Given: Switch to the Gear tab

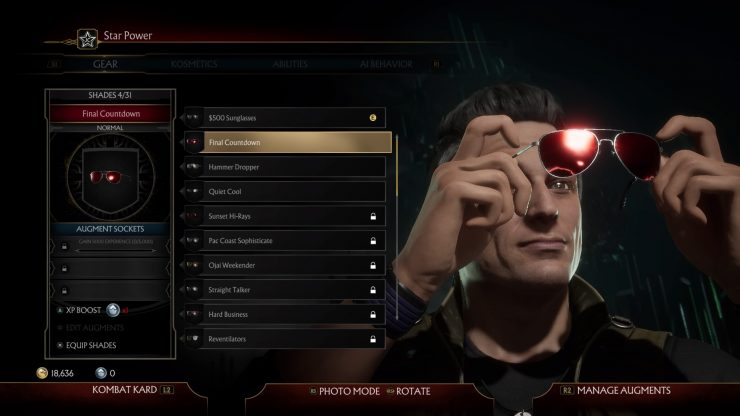Looking at the screenshot, I should [x=105, y=63].
